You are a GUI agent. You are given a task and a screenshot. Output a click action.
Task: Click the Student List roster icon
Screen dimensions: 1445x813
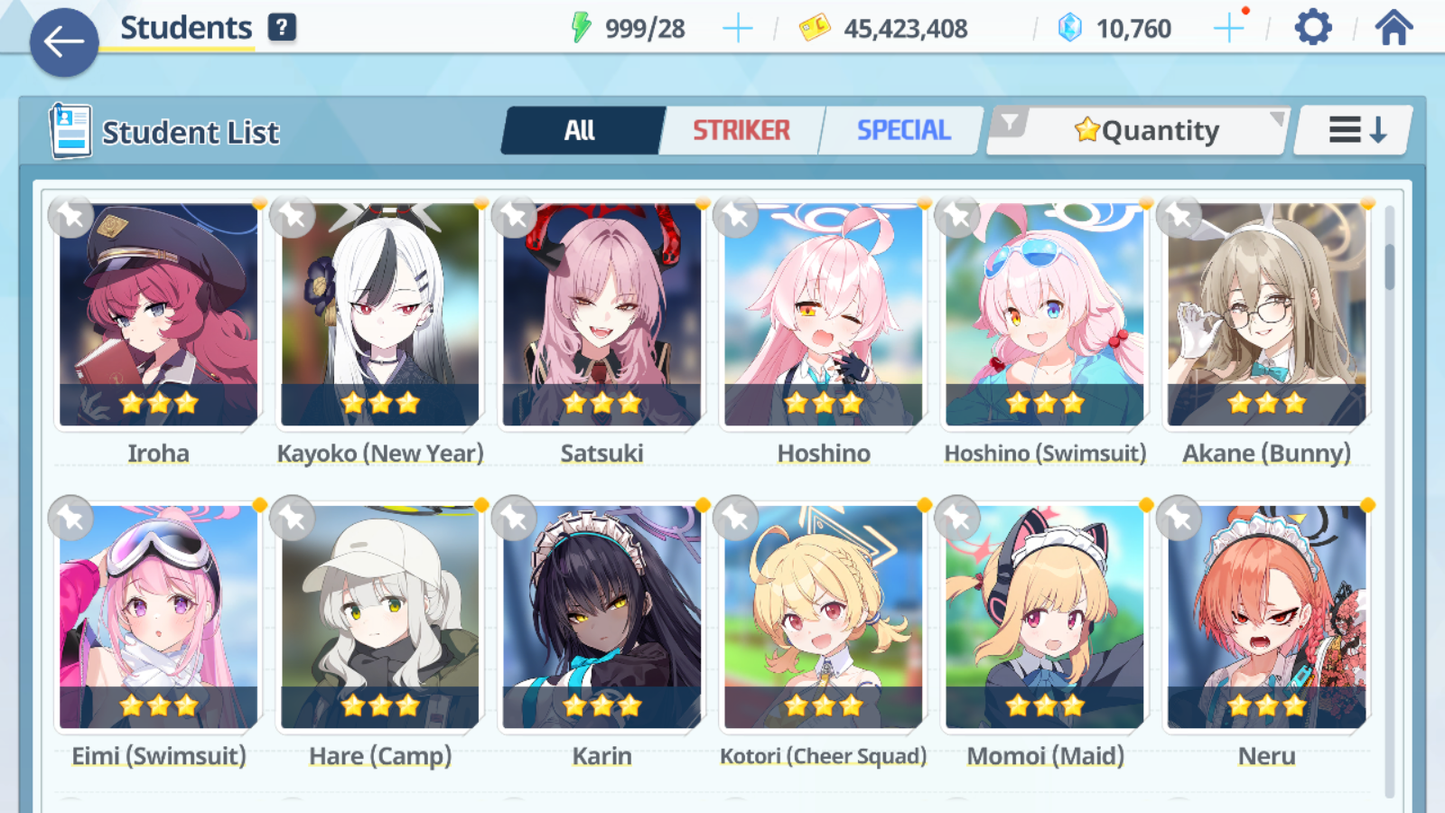[72, 130]
